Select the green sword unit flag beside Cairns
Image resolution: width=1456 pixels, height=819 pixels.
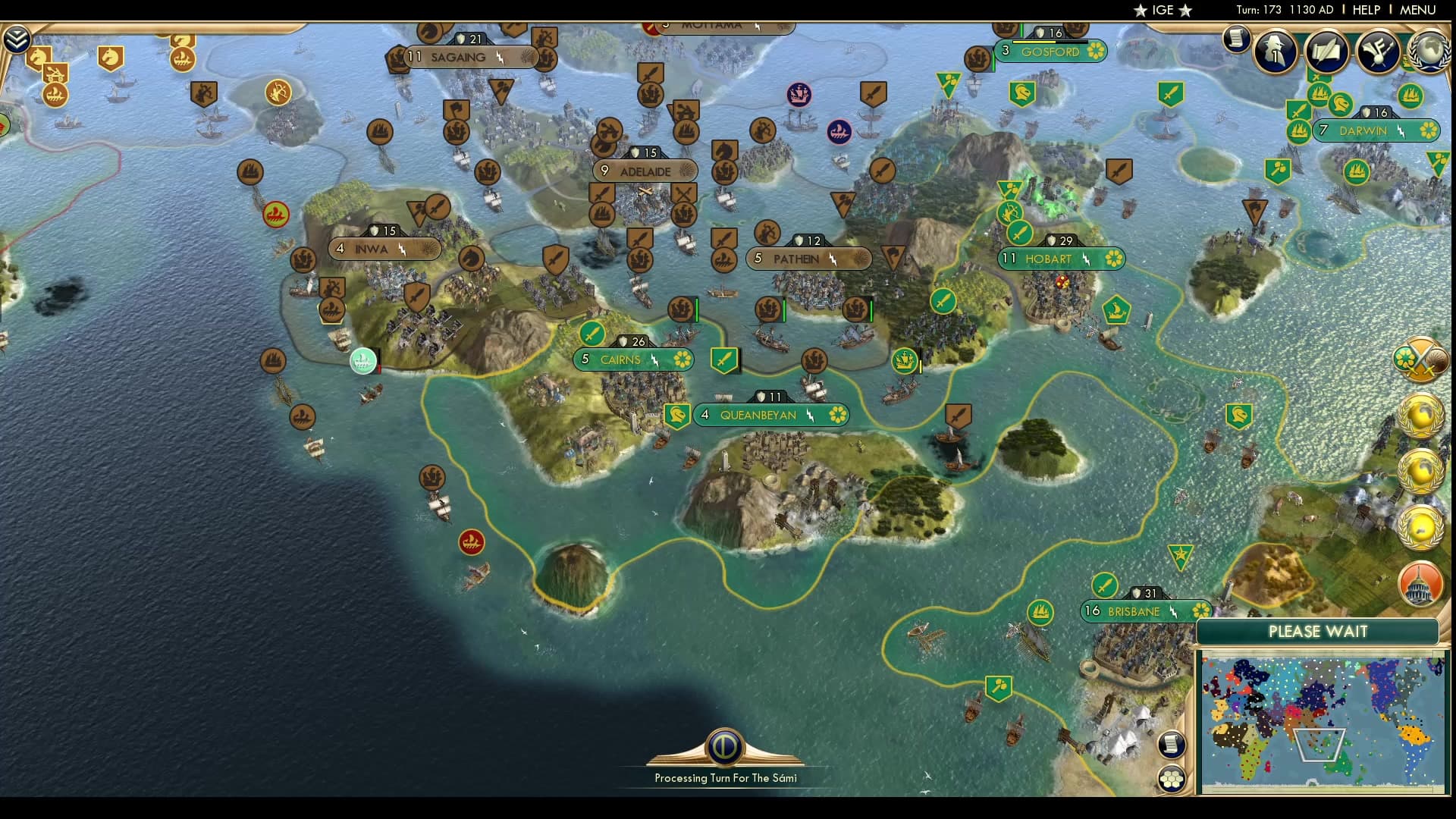pos(724,360)
